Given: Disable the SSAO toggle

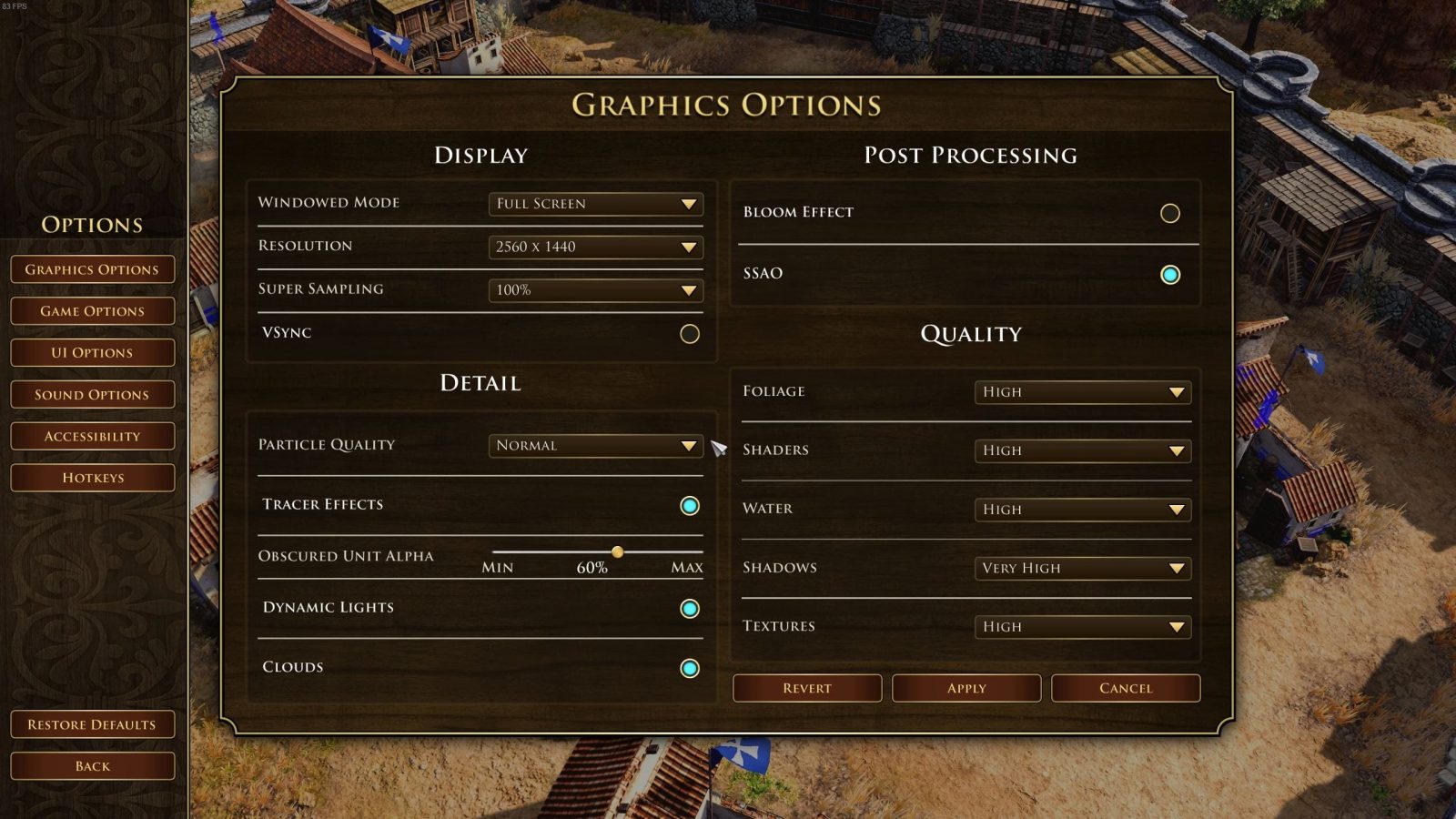Looking at the screenshot, I should [x=1170, y=275].
